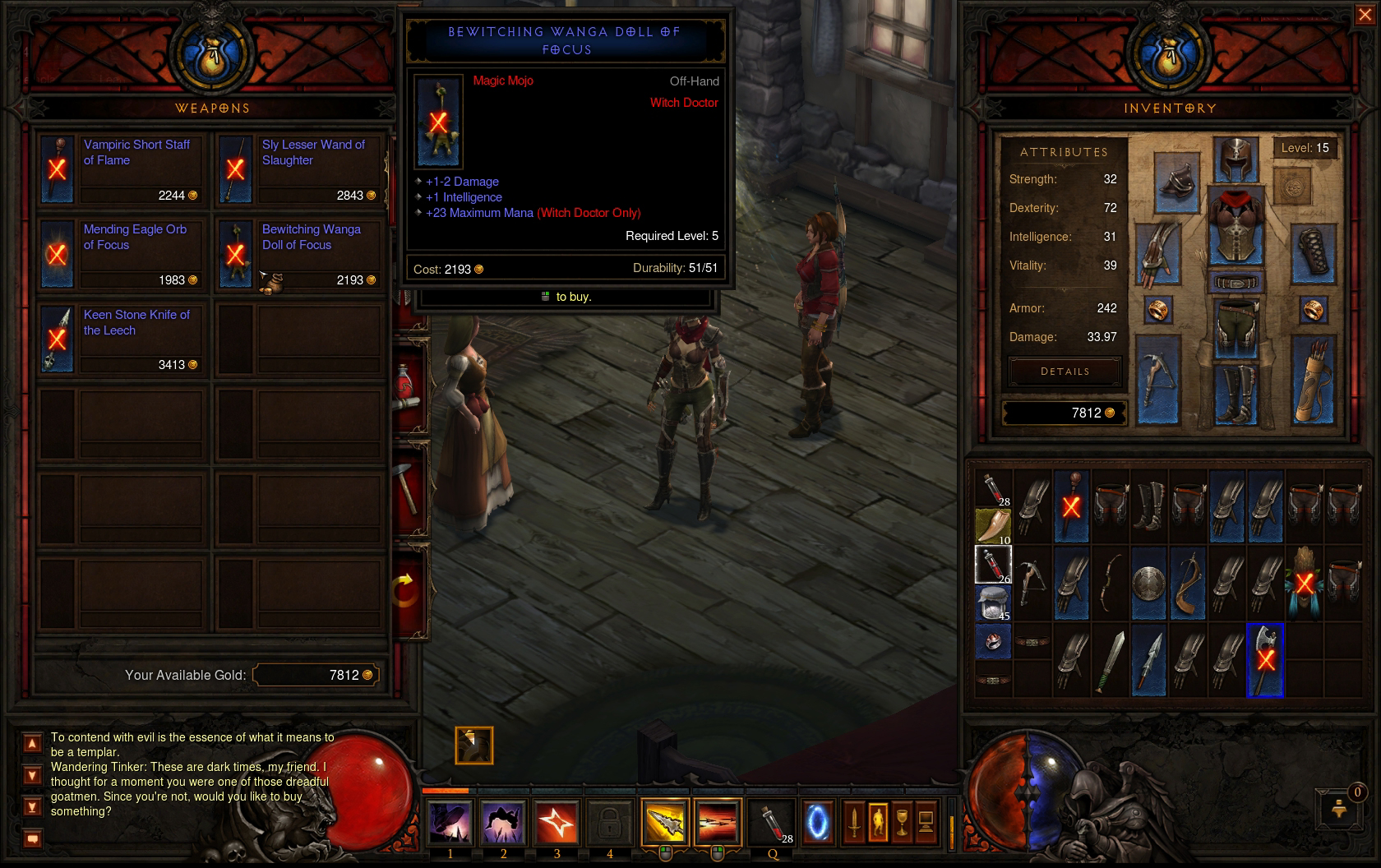This screenshot has height=868, width=1381.
Task: Use the health potion in slot Q
Action: [x=773, y=822]
